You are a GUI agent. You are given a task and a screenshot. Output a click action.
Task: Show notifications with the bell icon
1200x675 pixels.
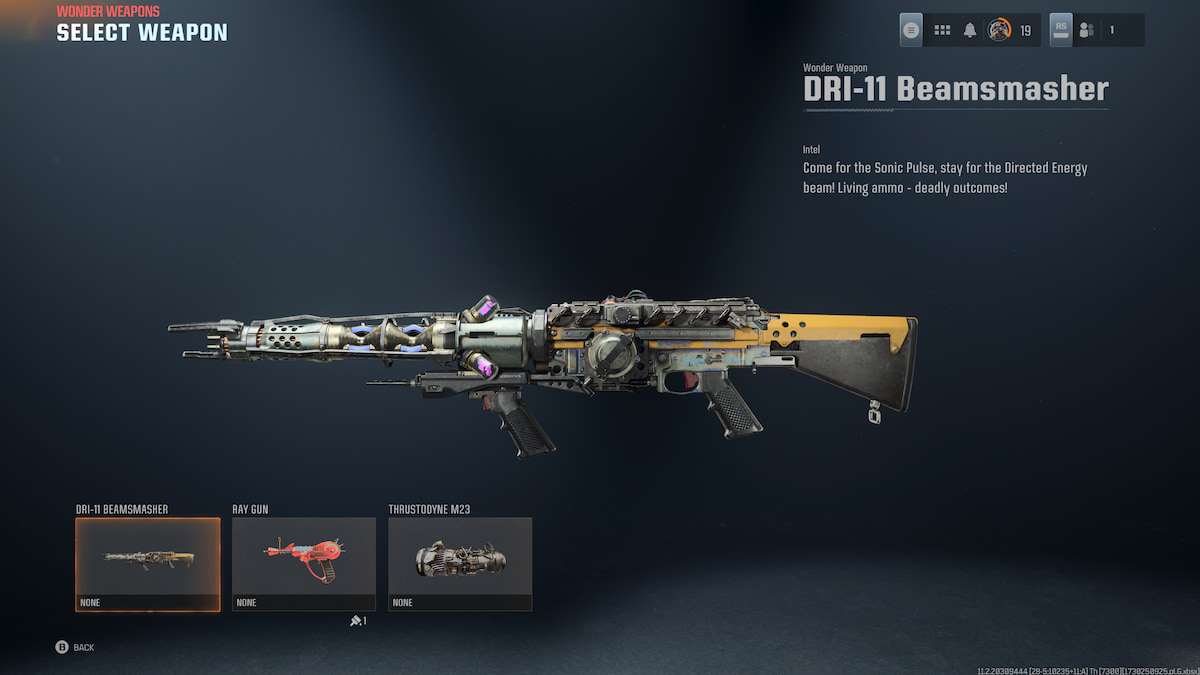pos(970,30)
